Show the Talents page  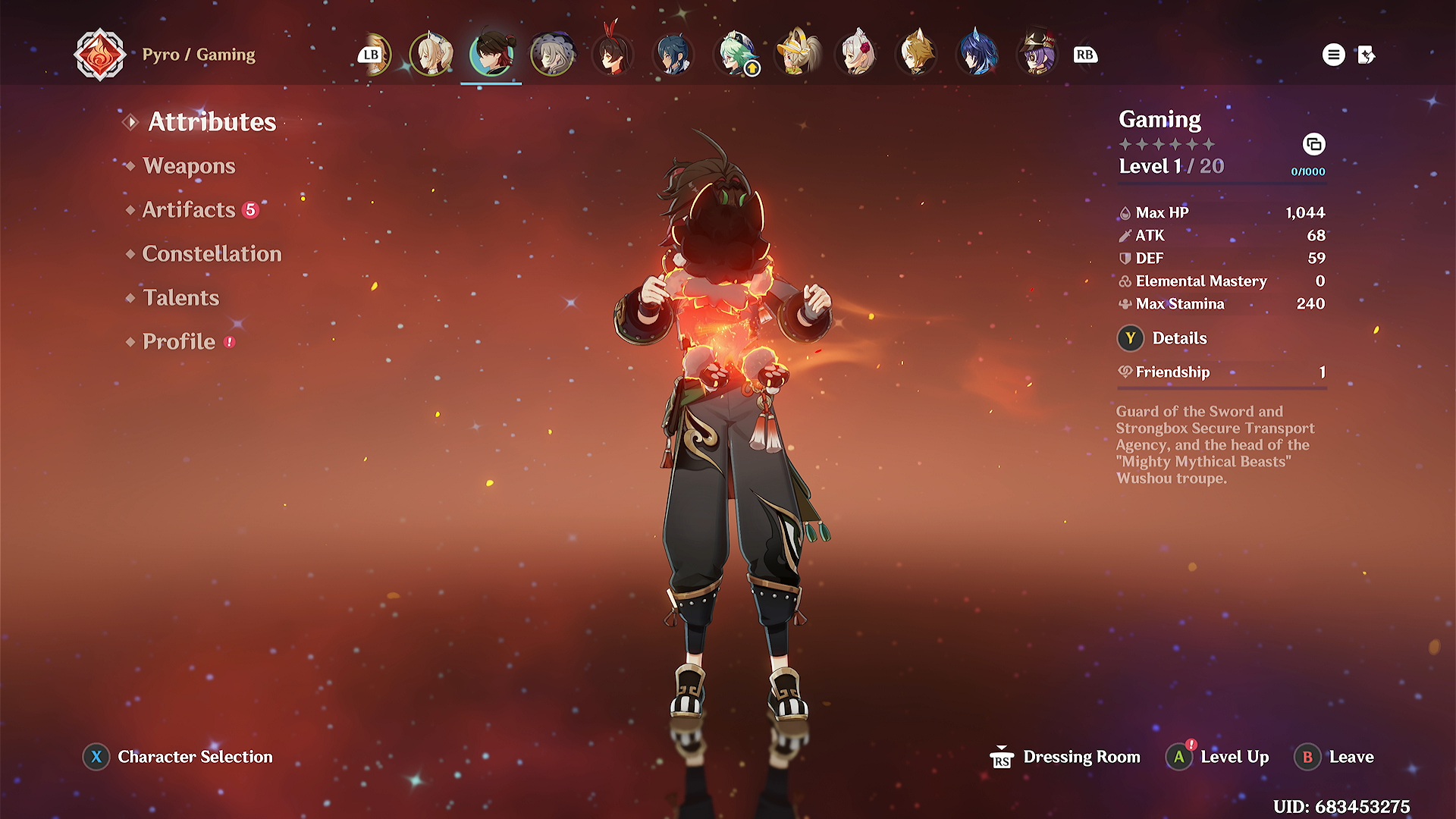[x=180, y=298]
